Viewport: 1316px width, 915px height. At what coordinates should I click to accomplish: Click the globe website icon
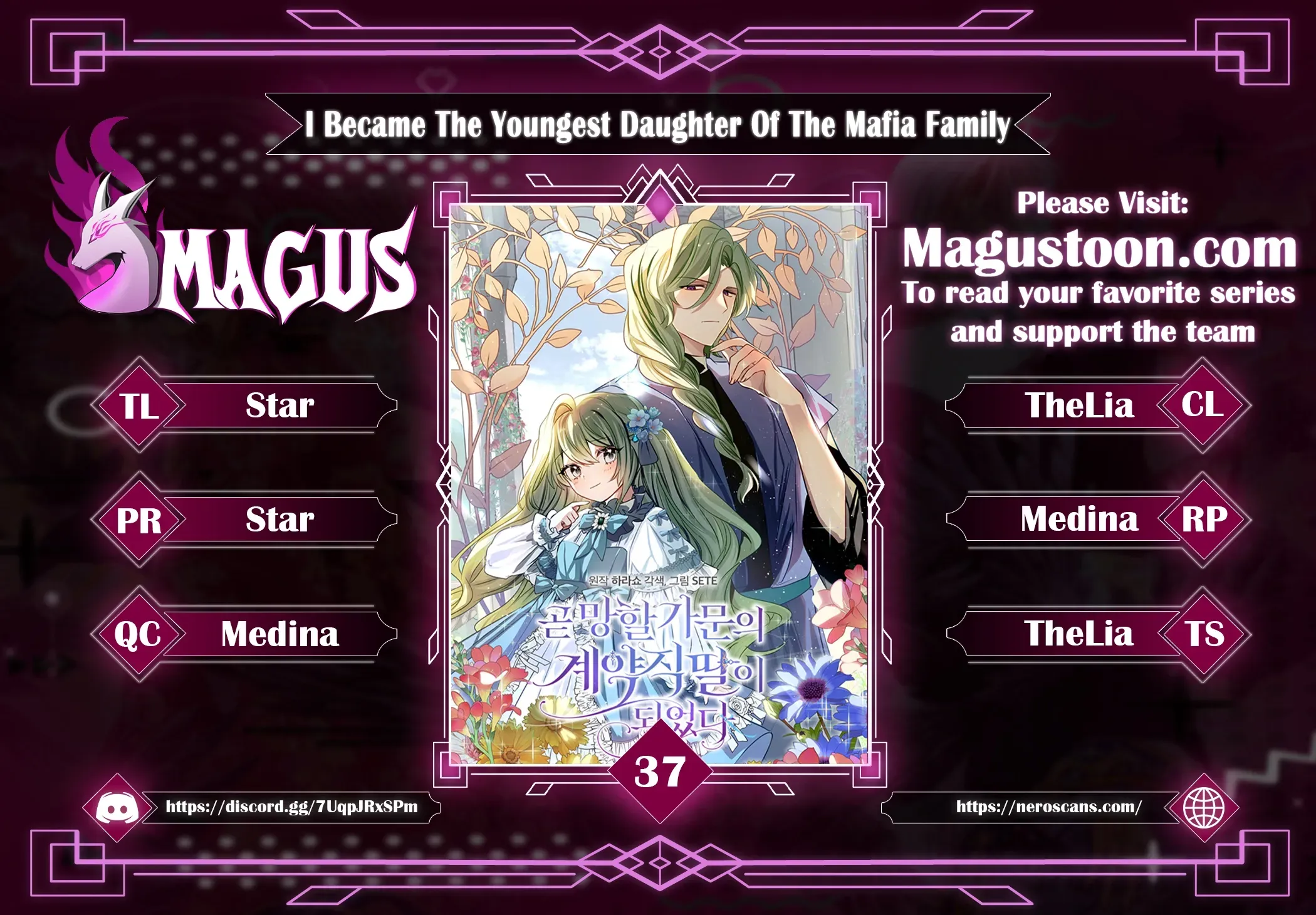pos(1203,808)
